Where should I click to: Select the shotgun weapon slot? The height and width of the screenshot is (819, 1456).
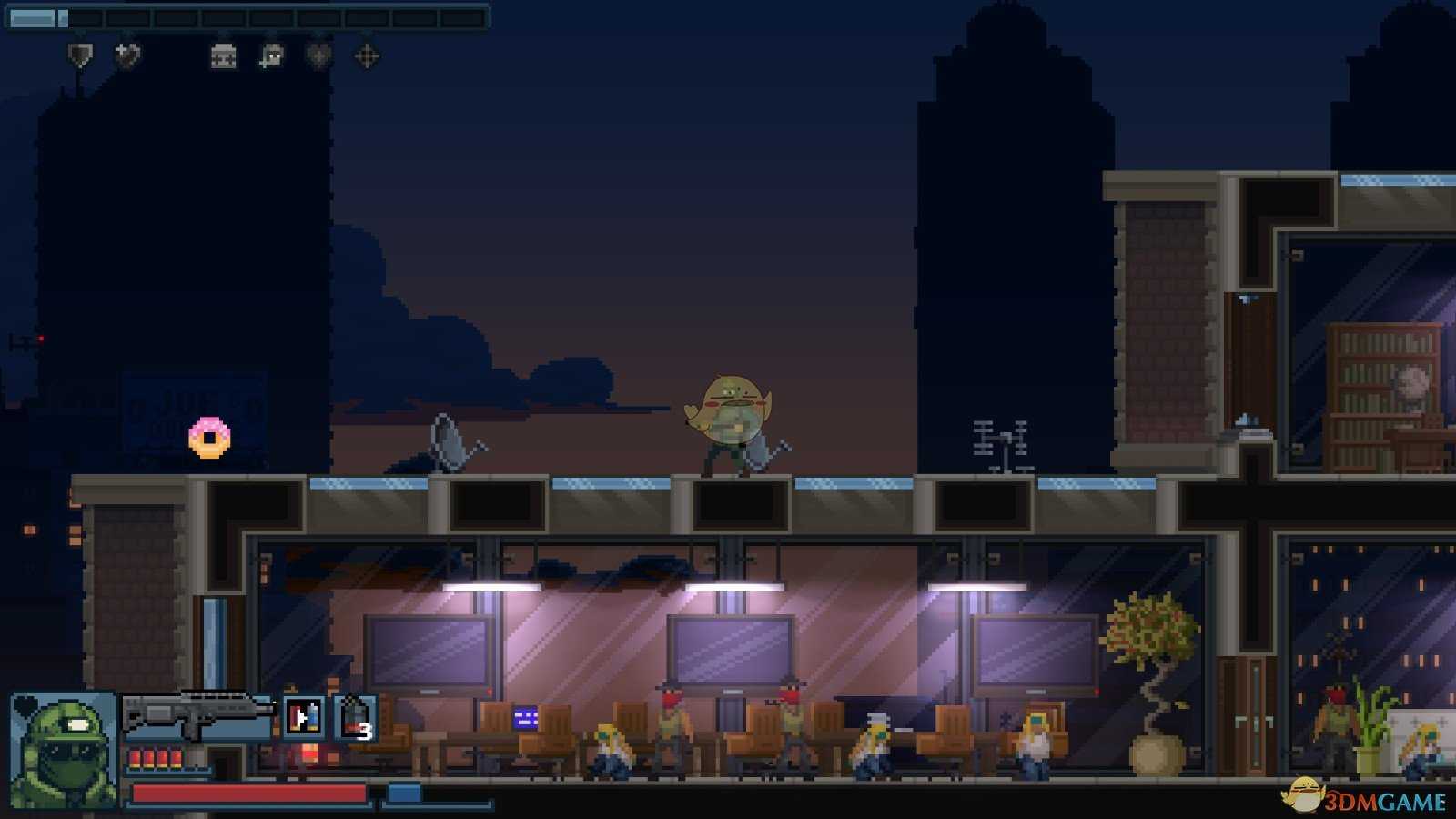pyautogui.click(x=197, y=715)
